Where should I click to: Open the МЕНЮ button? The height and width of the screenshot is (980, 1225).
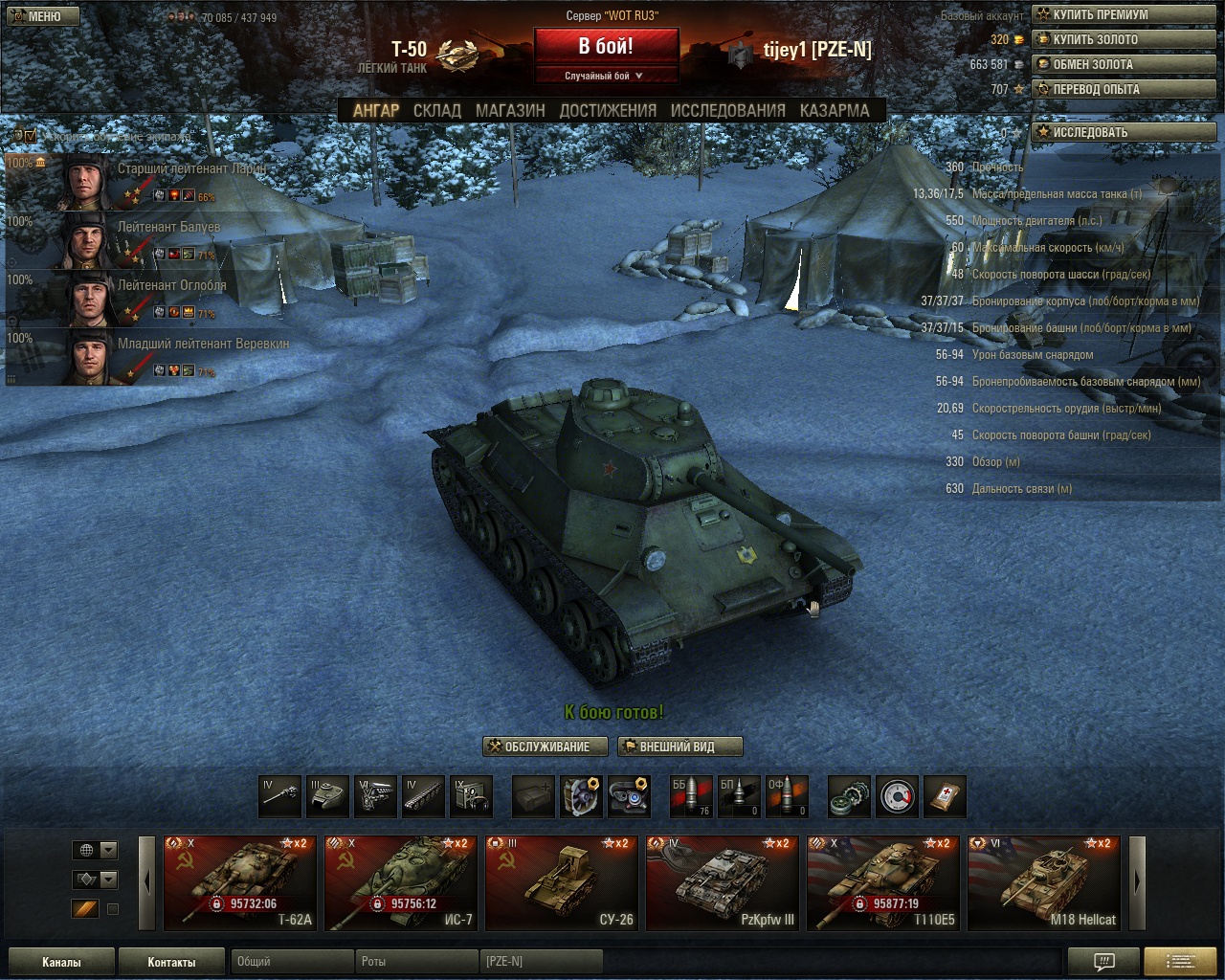pos(40,16)
